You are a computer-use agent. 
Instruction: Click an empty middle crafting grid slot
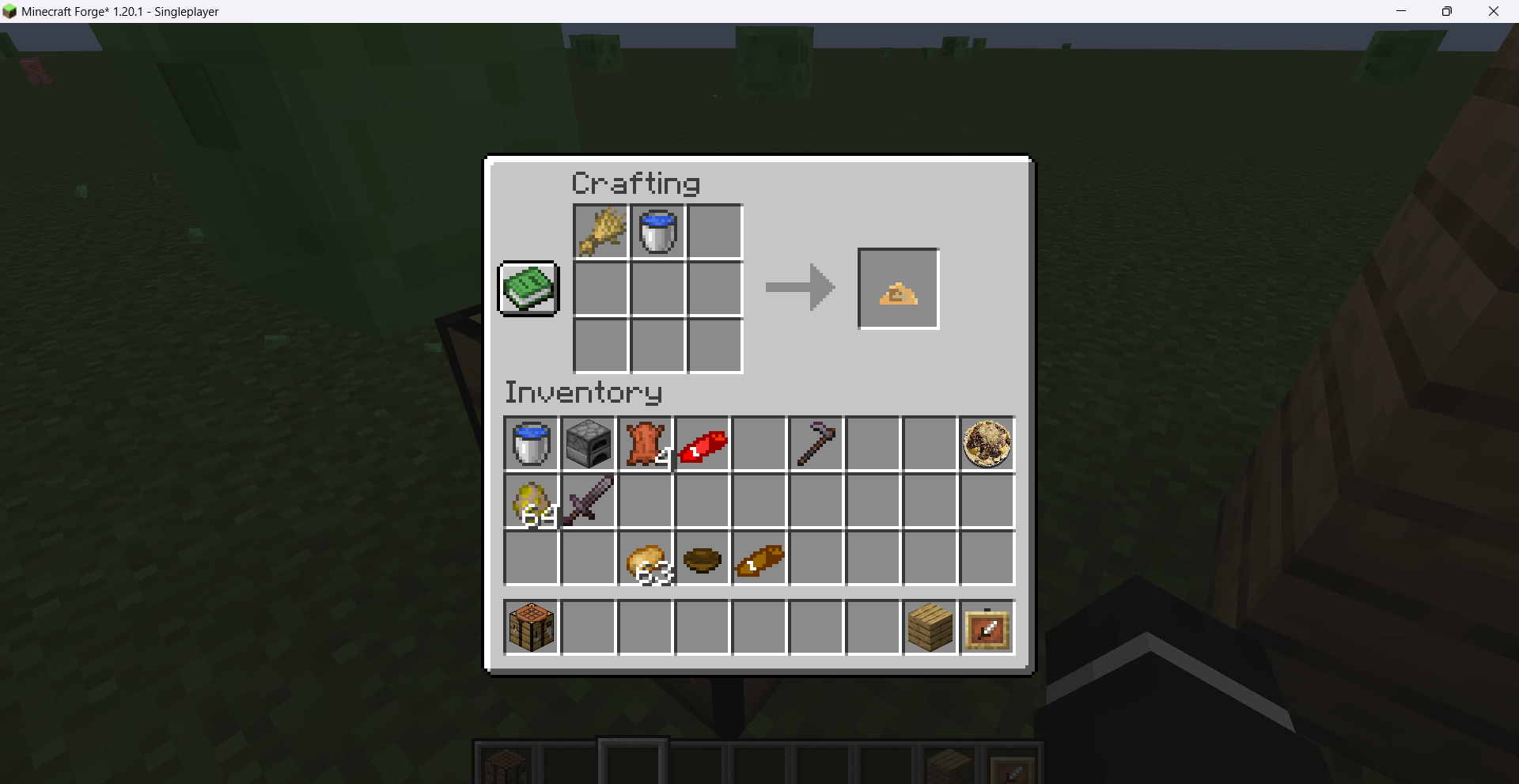657,288
